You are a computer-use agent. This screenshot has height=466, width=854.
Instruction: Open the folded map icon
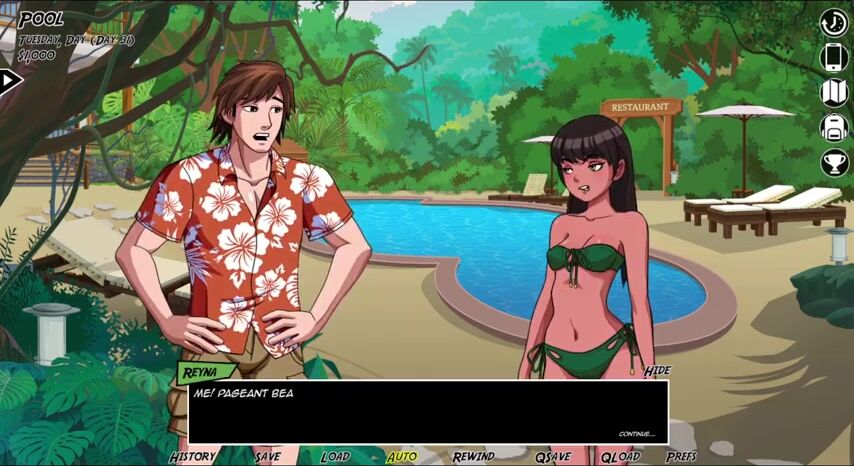(834, 92)
